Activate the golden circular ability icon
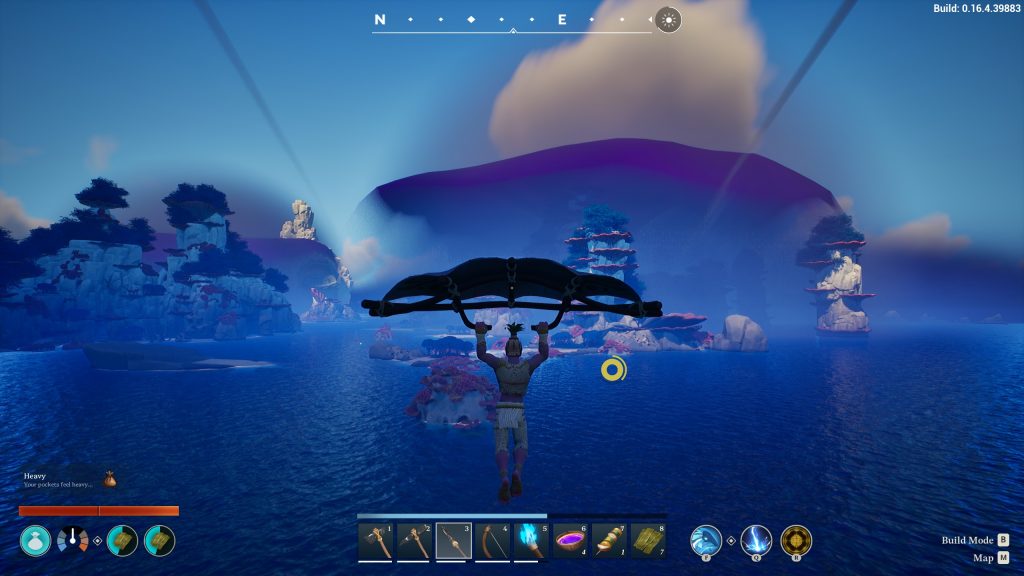Screen dimensions: 1024x576 [x=796, y=541]
